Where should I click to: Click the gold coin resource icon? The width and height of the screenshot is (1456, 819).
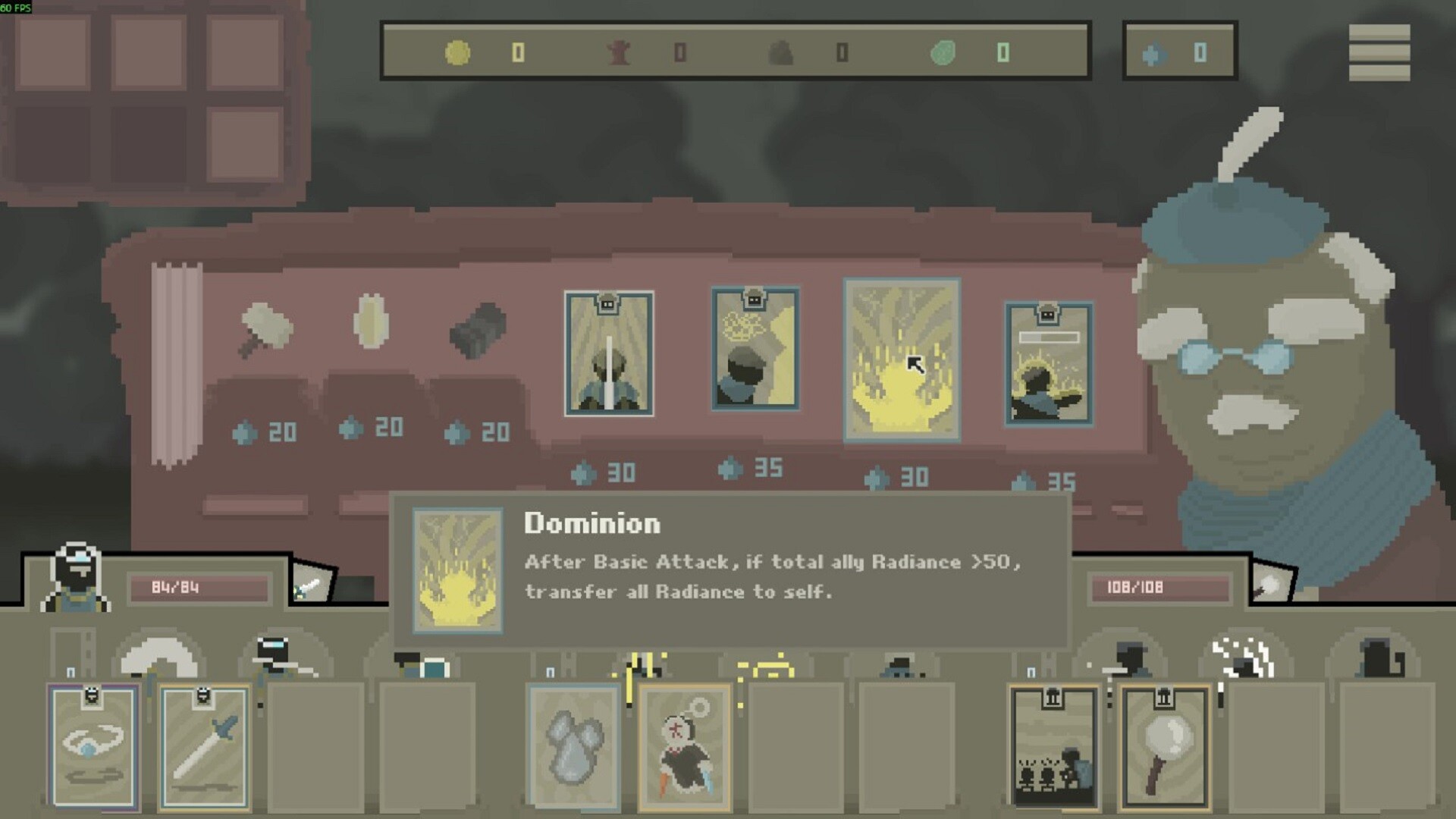pyautogui.click(x=456, y=52)
